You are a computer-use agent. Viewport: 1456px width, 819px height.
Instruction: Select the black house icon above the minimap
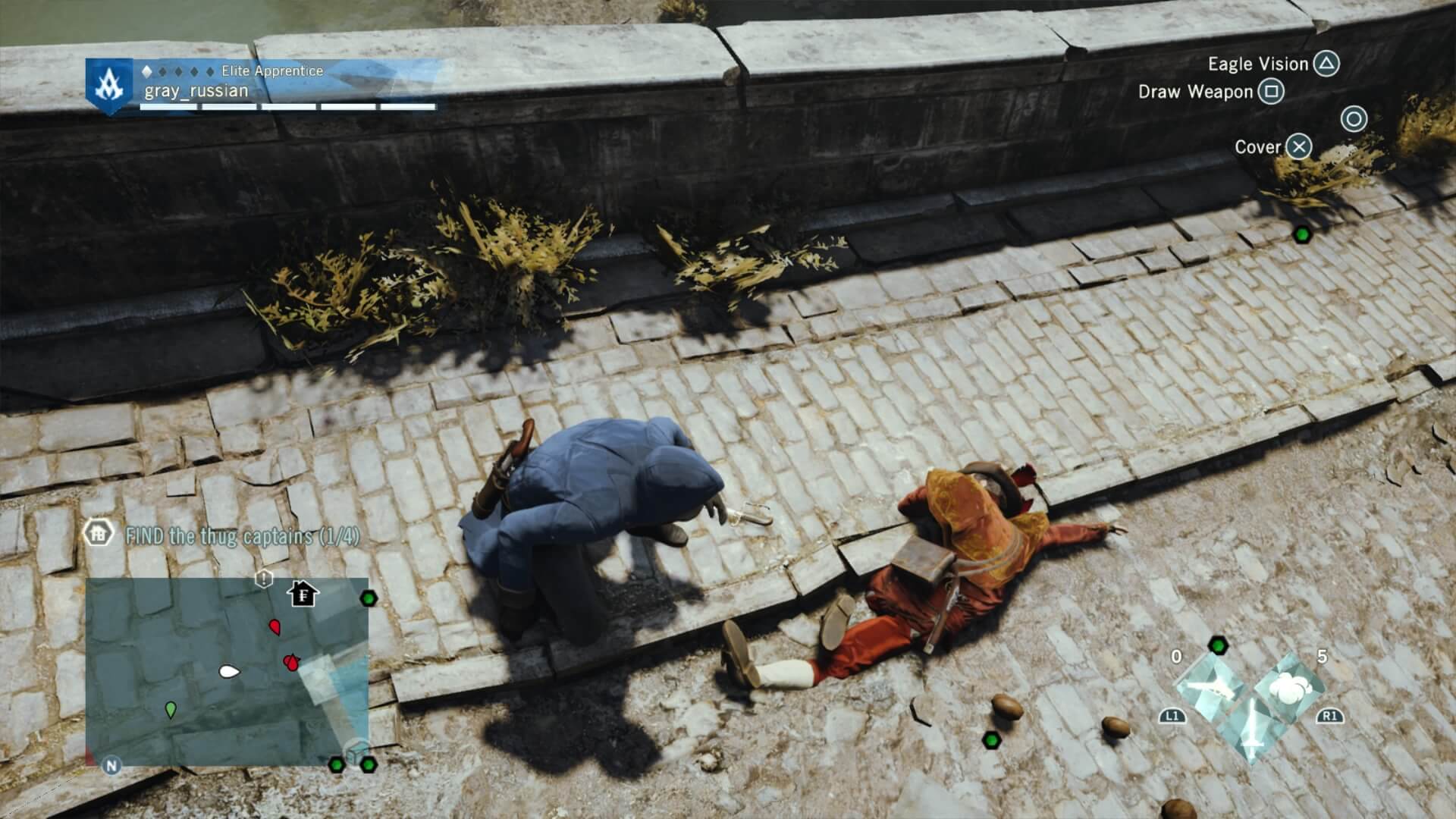pyautogui.click(x=303, y=595)
